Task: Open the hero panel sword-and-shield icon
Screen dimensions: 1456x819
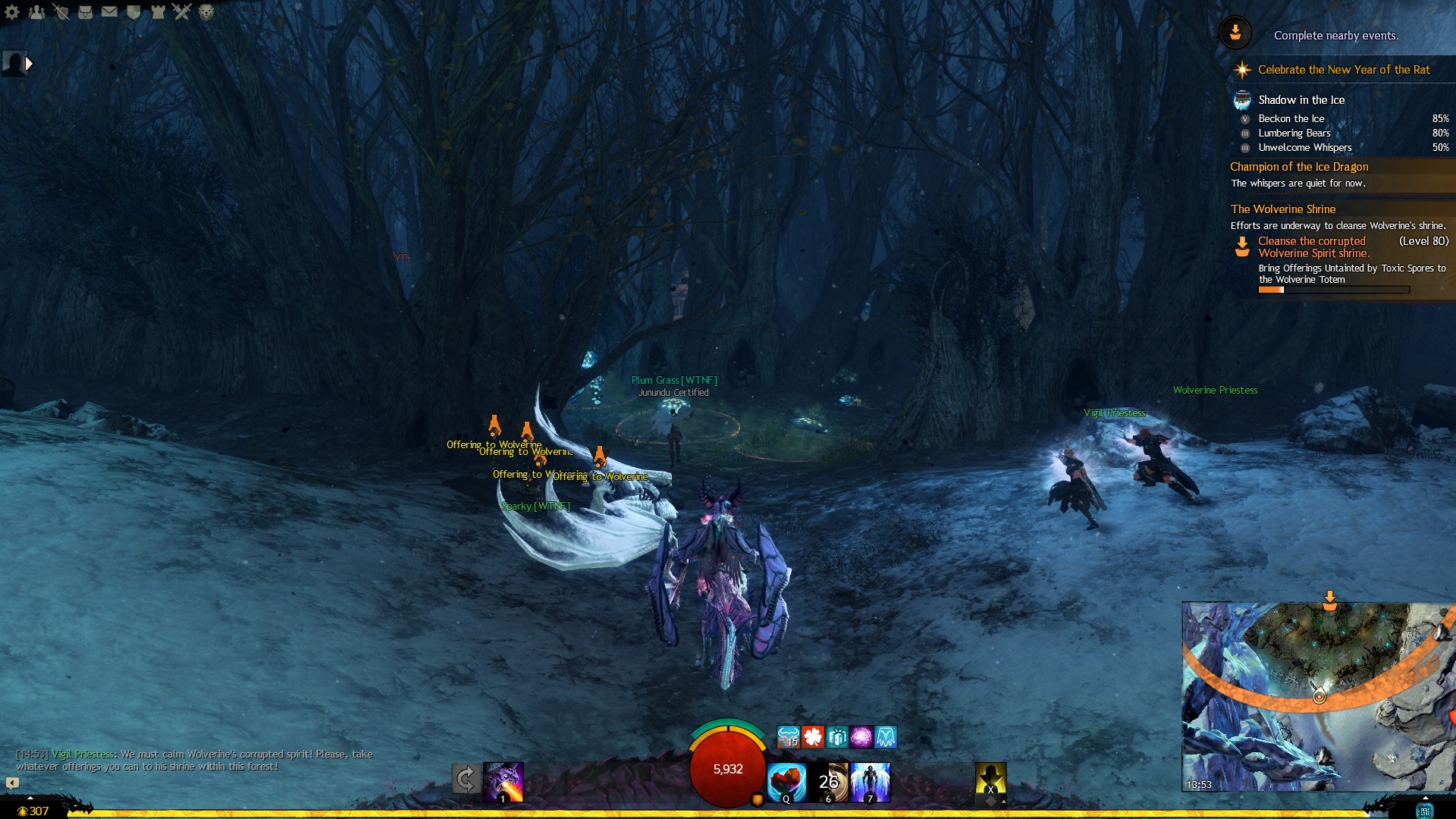Action: coord(61,12)
